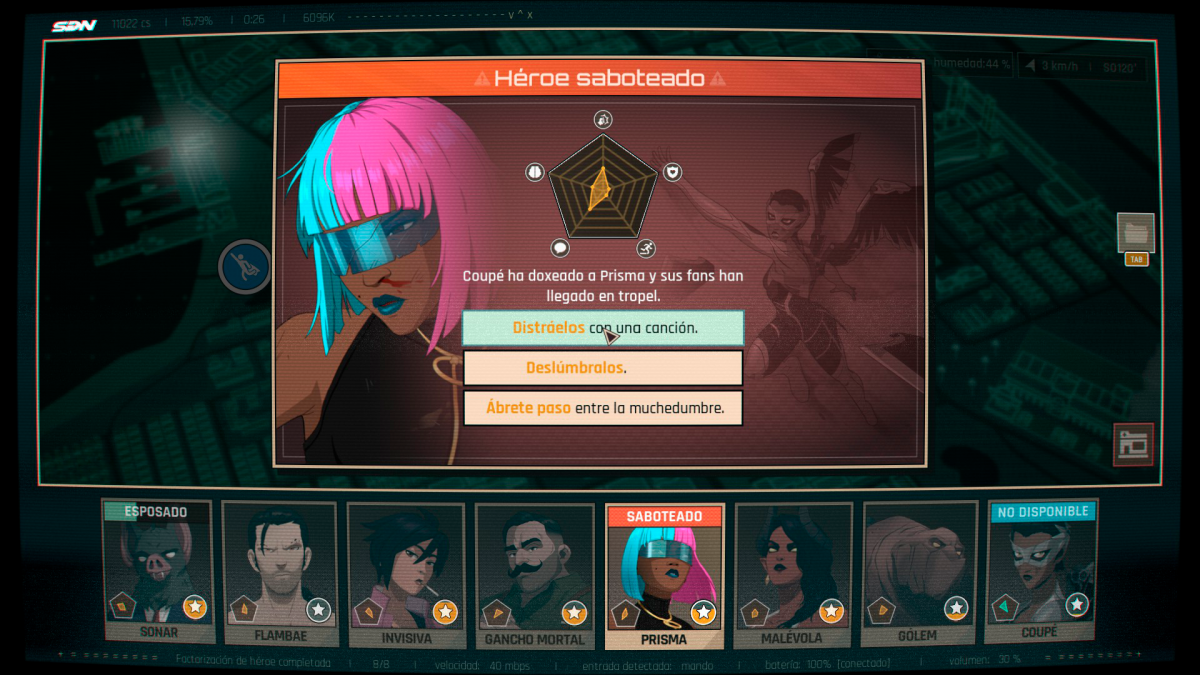
Task: Click the blue circular map incident marker
Action: [245, 267]
